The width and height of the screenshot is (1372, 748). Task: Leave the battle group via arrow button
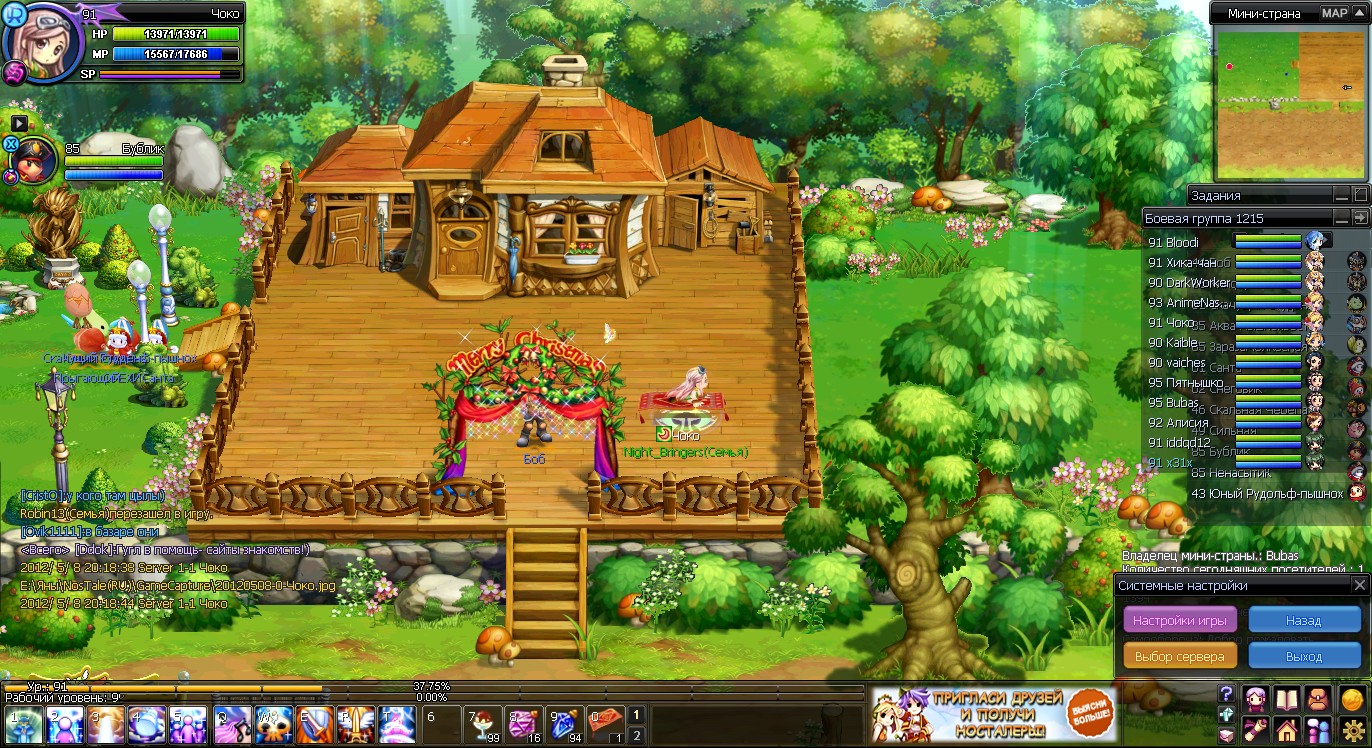coord(1360,218)
